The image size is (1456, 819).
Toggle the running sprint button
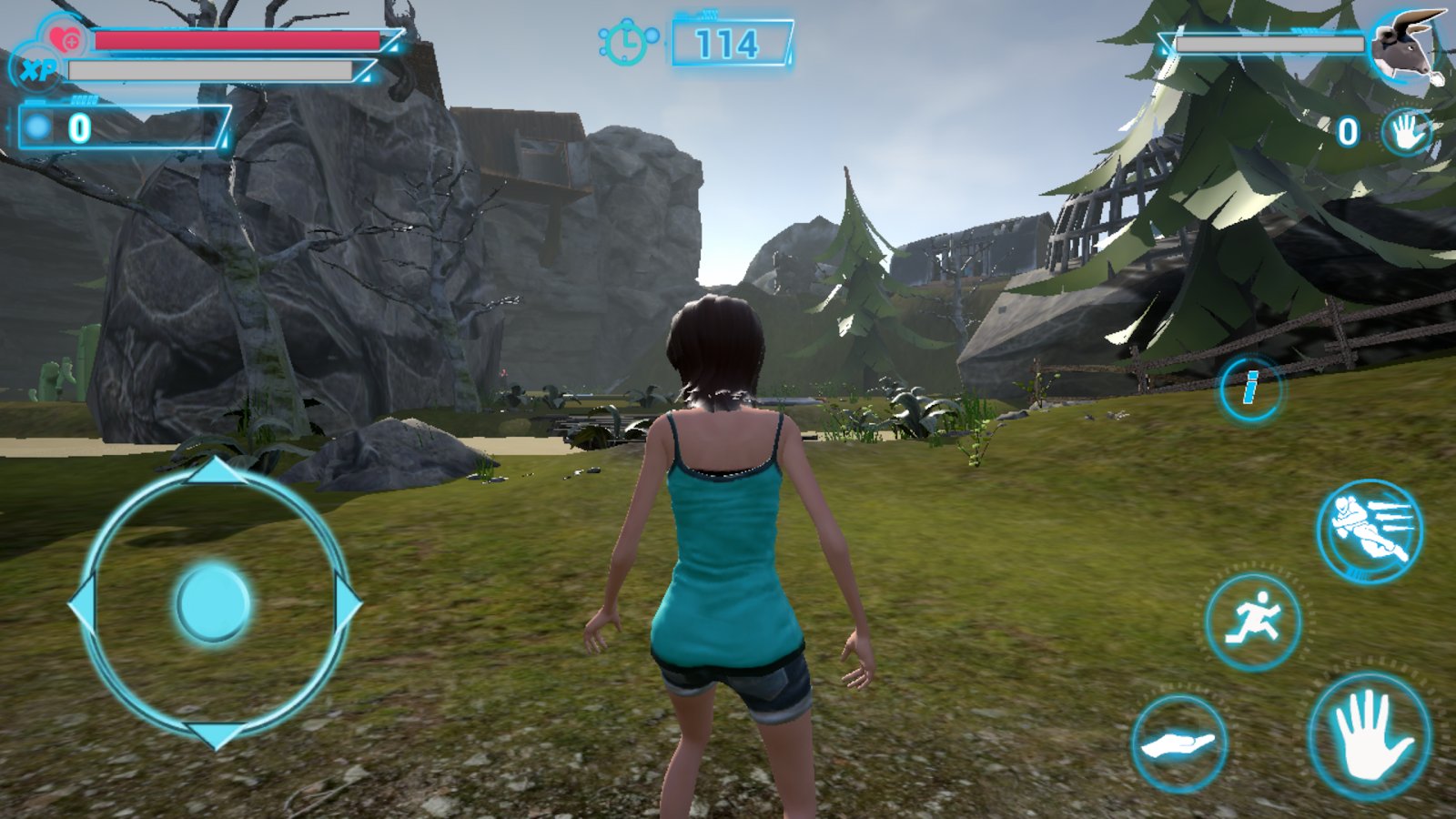[1253, 622]
